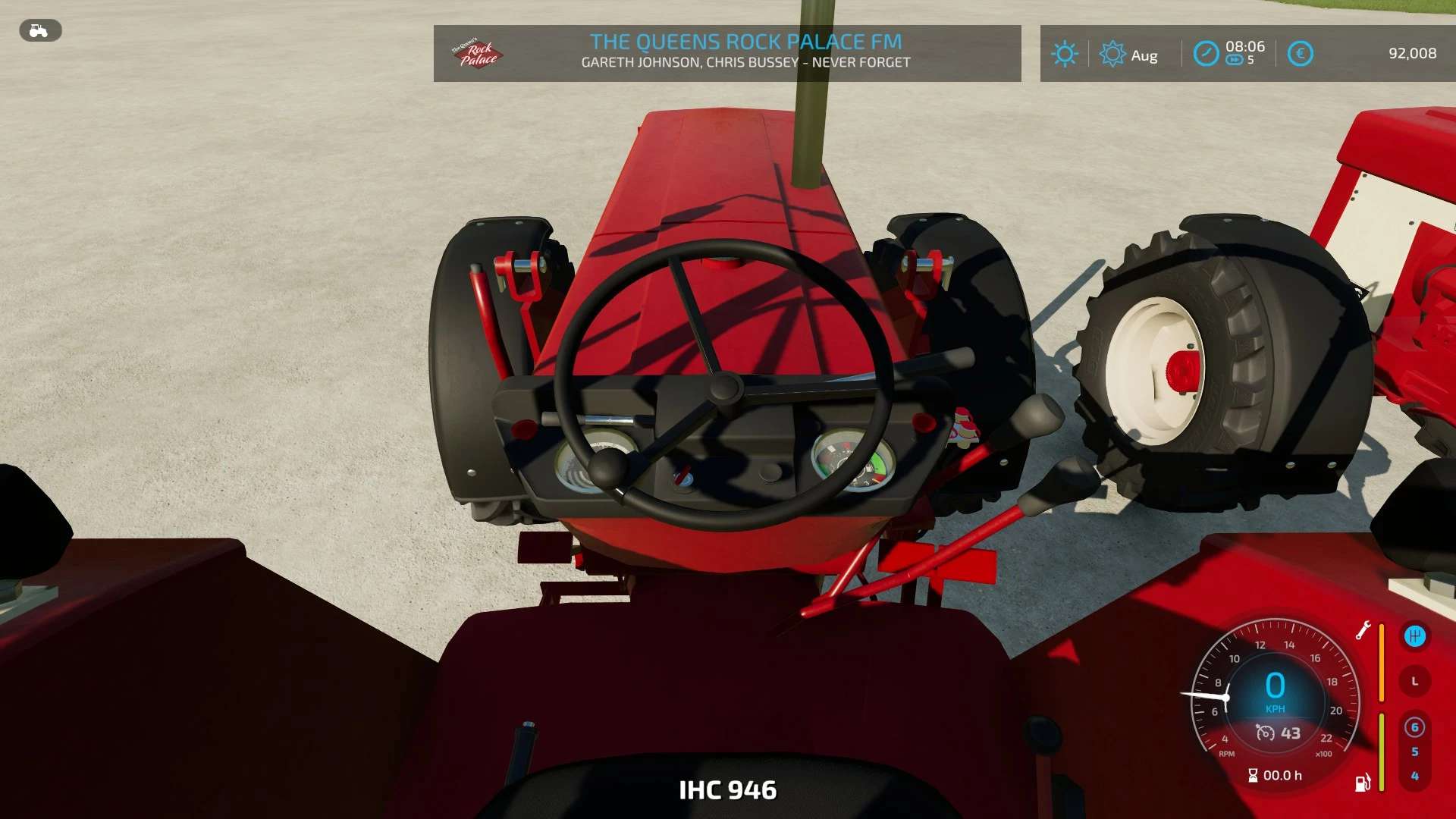The width and height of the screenshot is (1456, 819).
Task: Select the Queens Rock Palace radio logo
Action: pyautogui.click(x=477, y=54)
